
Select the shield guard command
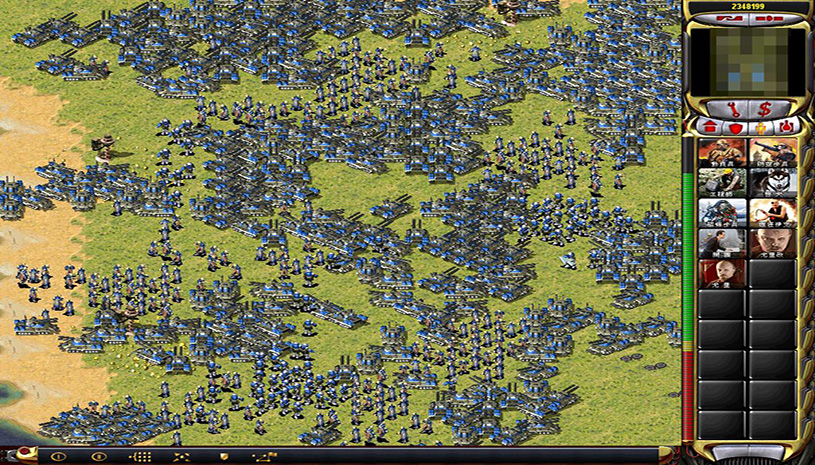point(224,456)
